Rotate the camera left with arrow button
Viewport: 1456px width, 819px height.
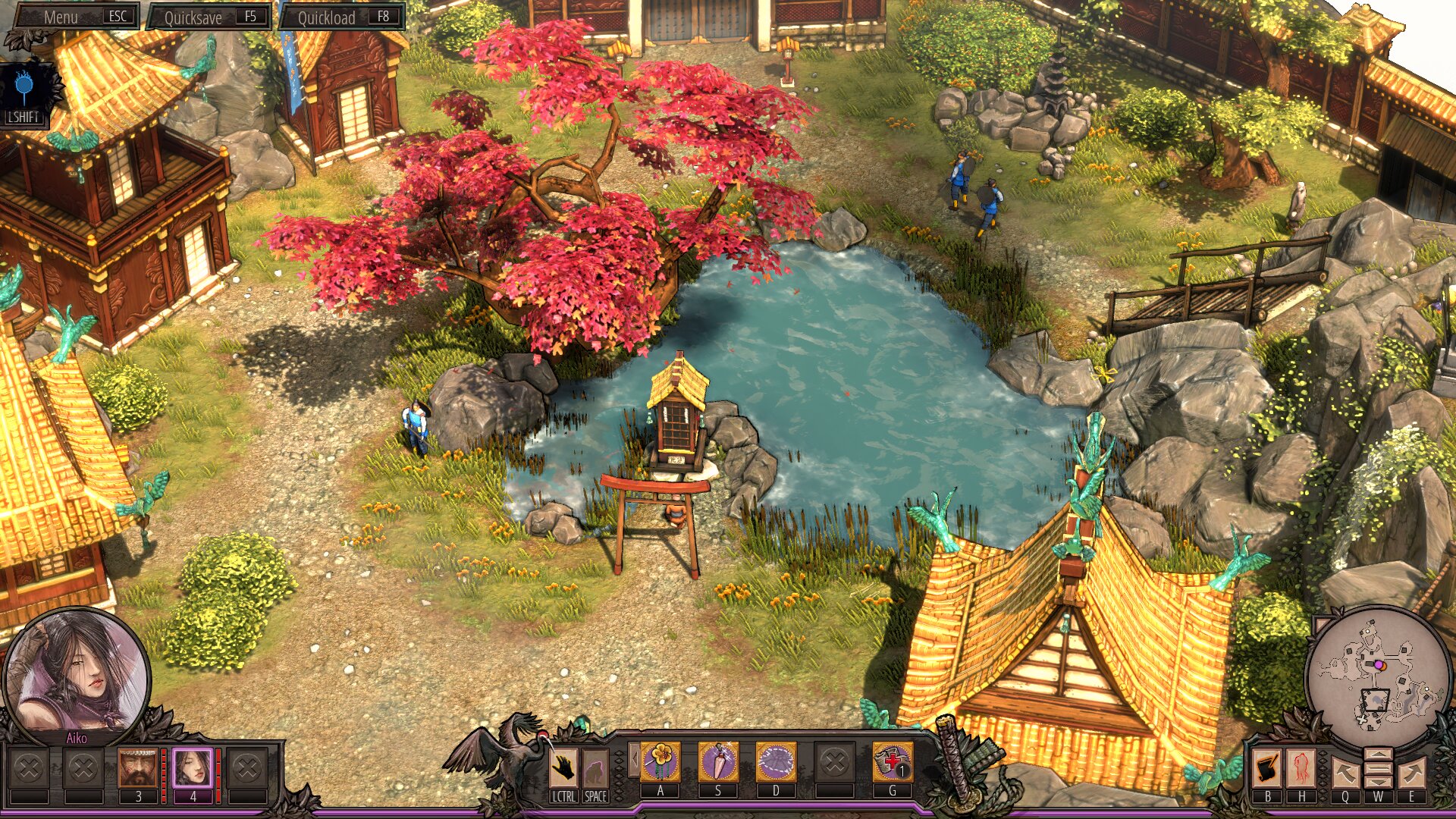click(x=1345, y=773)
